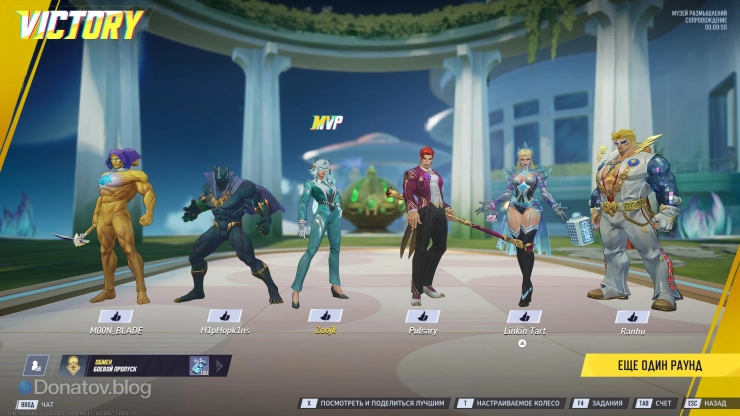Image resolution: width=740 pixels, height=416 pixels.
Task: Give Linkin Tart a thumbs-up
Action: coord(524,316)
